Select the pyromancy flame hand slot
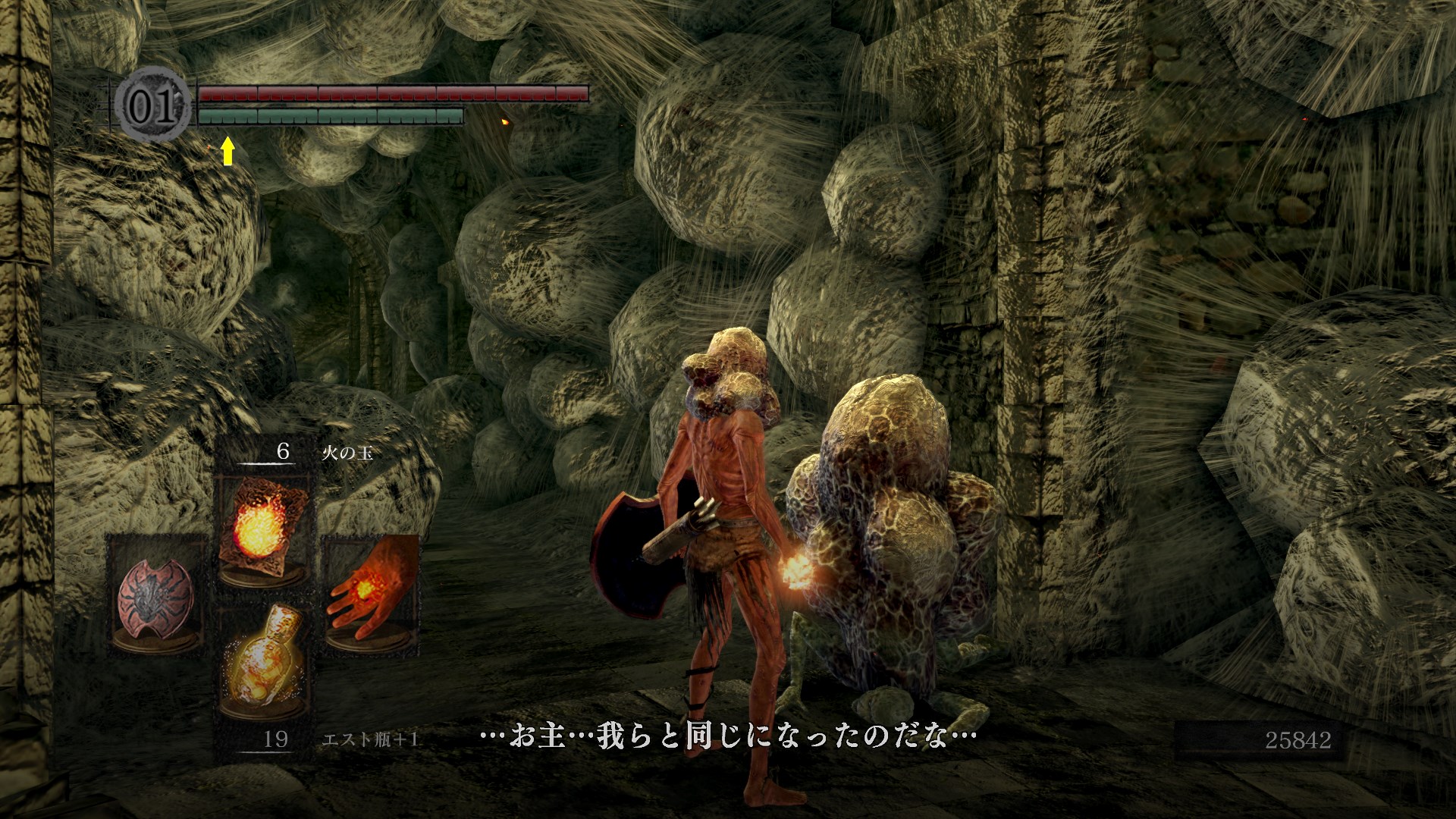Screen dimensions: 1456x819 point(372,592)
